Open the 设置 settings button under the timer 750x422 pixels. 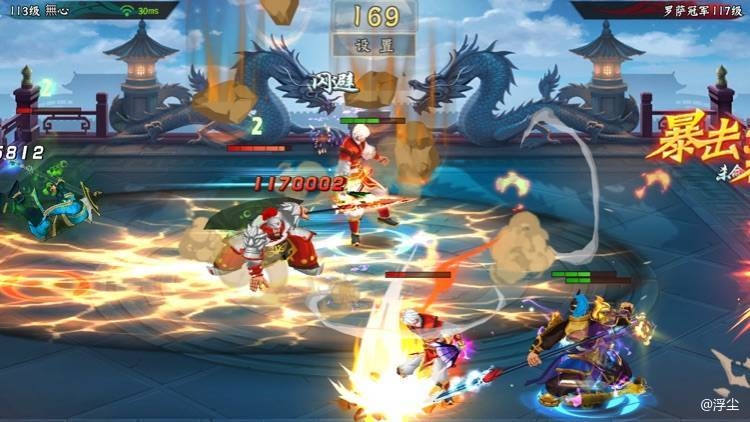[375, 46]
